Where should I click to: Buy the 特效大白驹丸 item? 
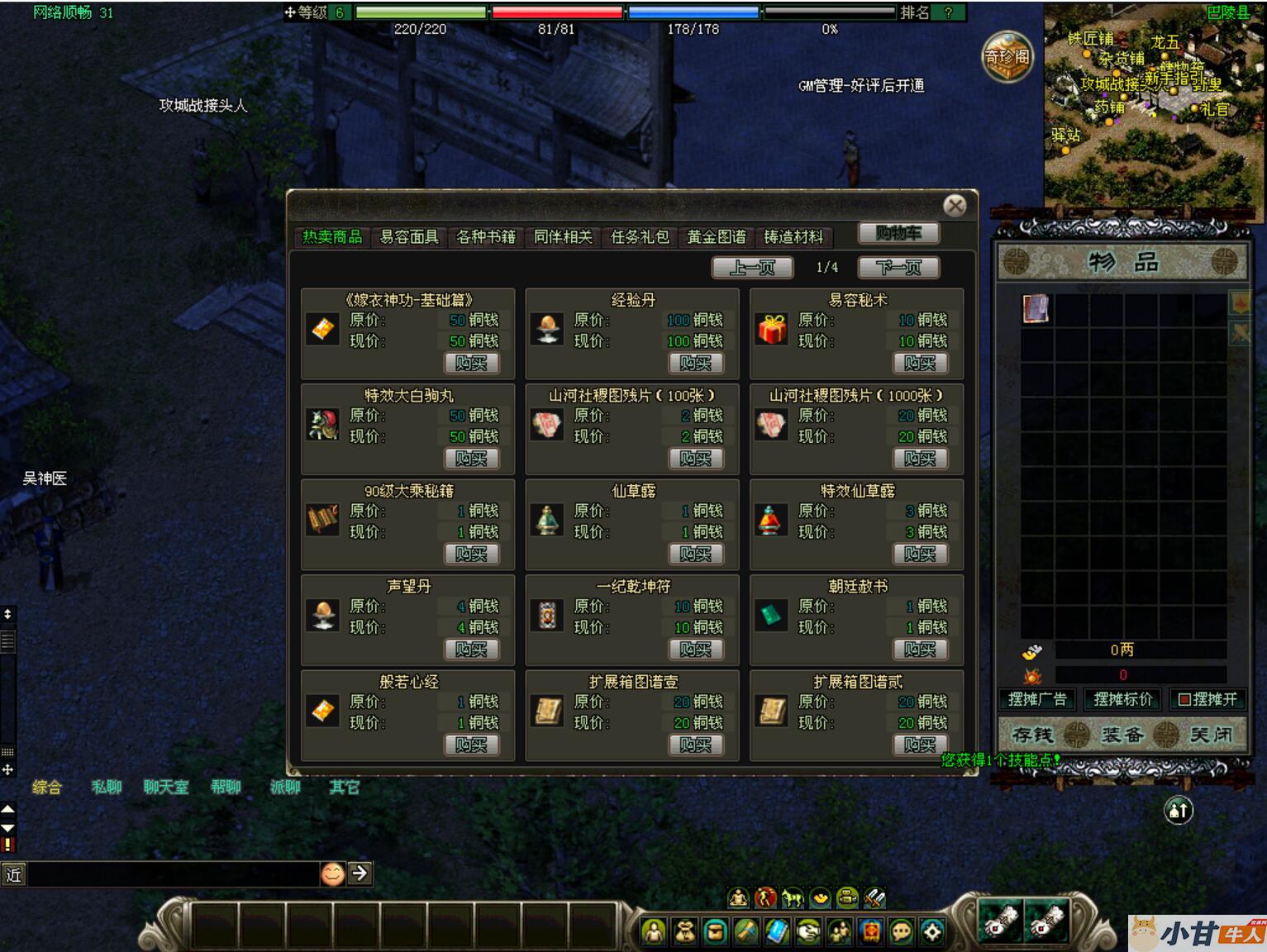click(x=471, y=459)
